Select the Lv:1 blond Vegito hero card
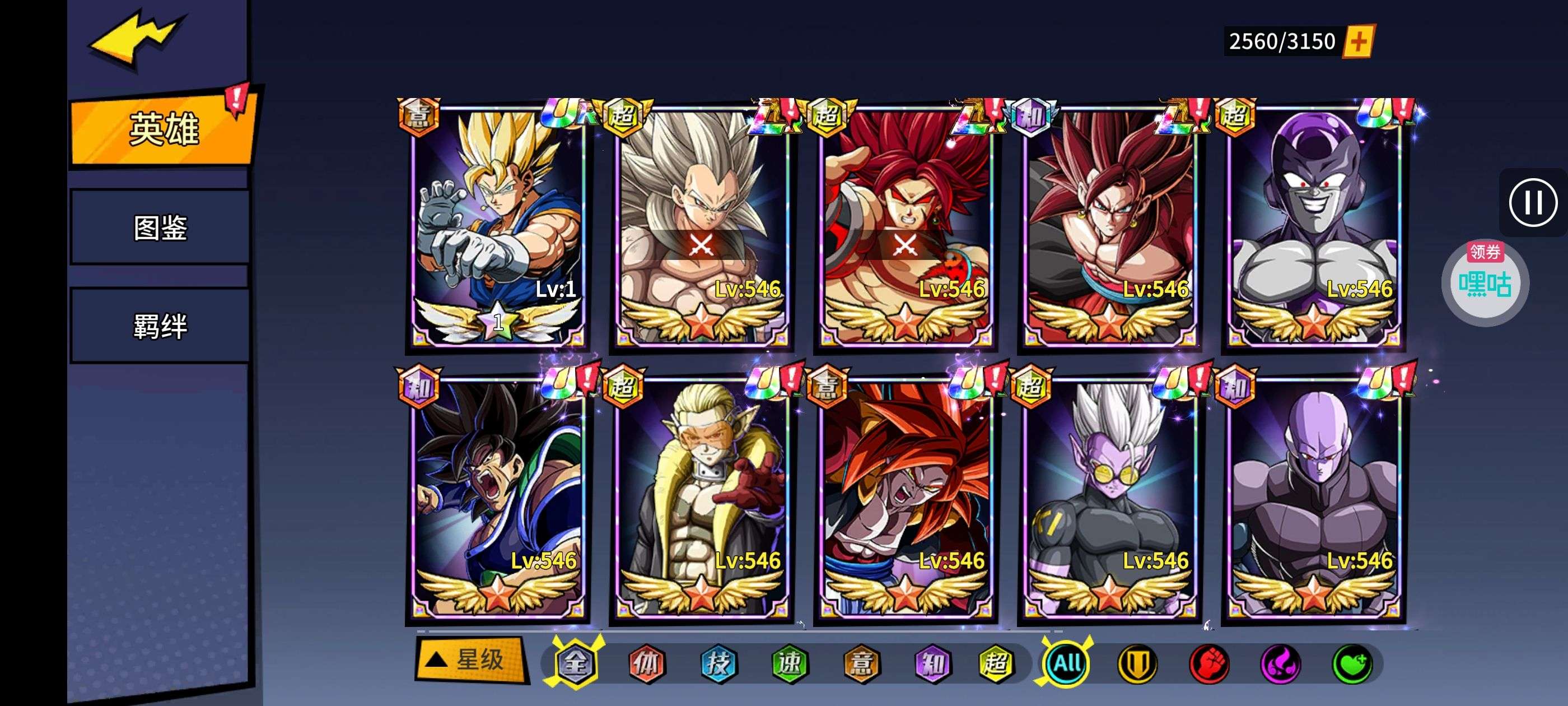The image size is (1568, 706). tap(497, 225)
